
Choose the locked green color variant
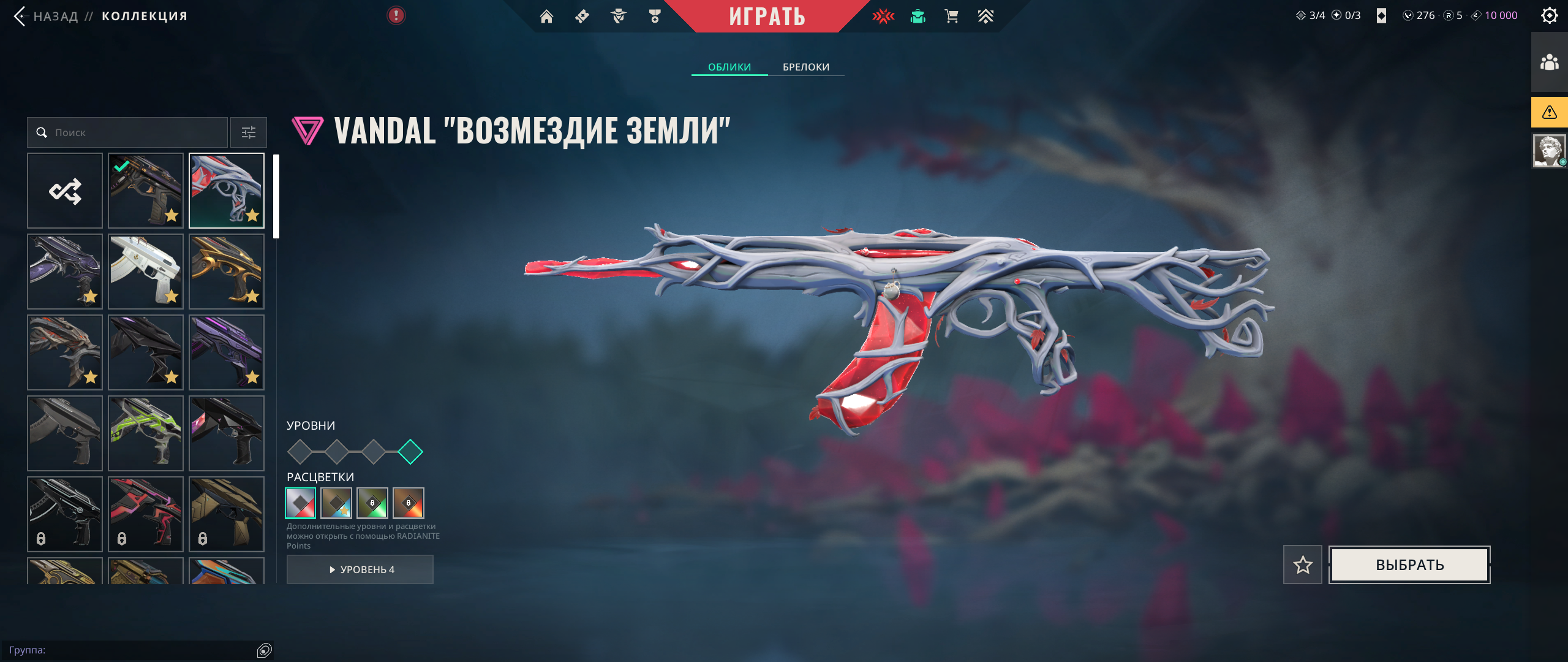click(372, 503)
